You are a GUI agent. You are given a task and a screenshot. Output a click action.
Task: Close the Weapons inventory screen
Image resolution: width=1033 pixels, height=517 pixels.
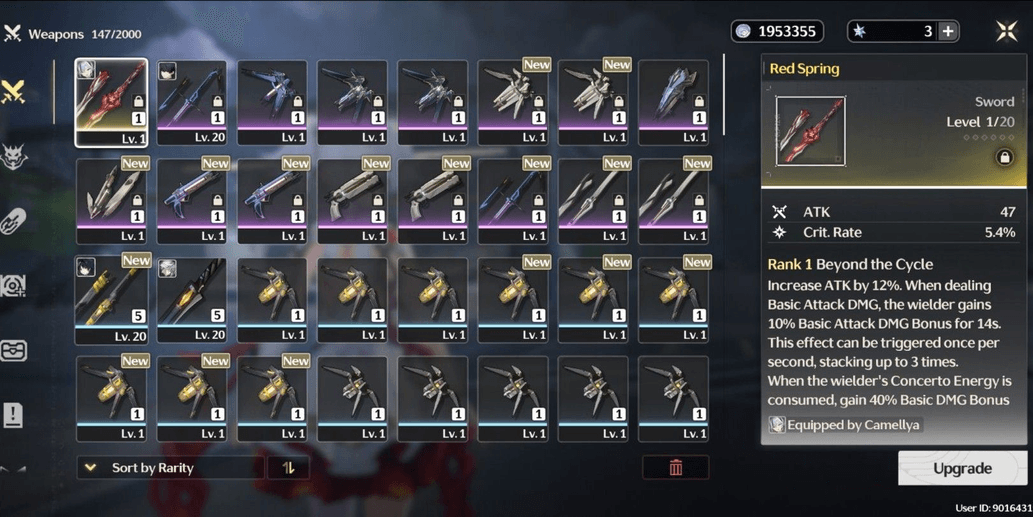coord(1006,31)
